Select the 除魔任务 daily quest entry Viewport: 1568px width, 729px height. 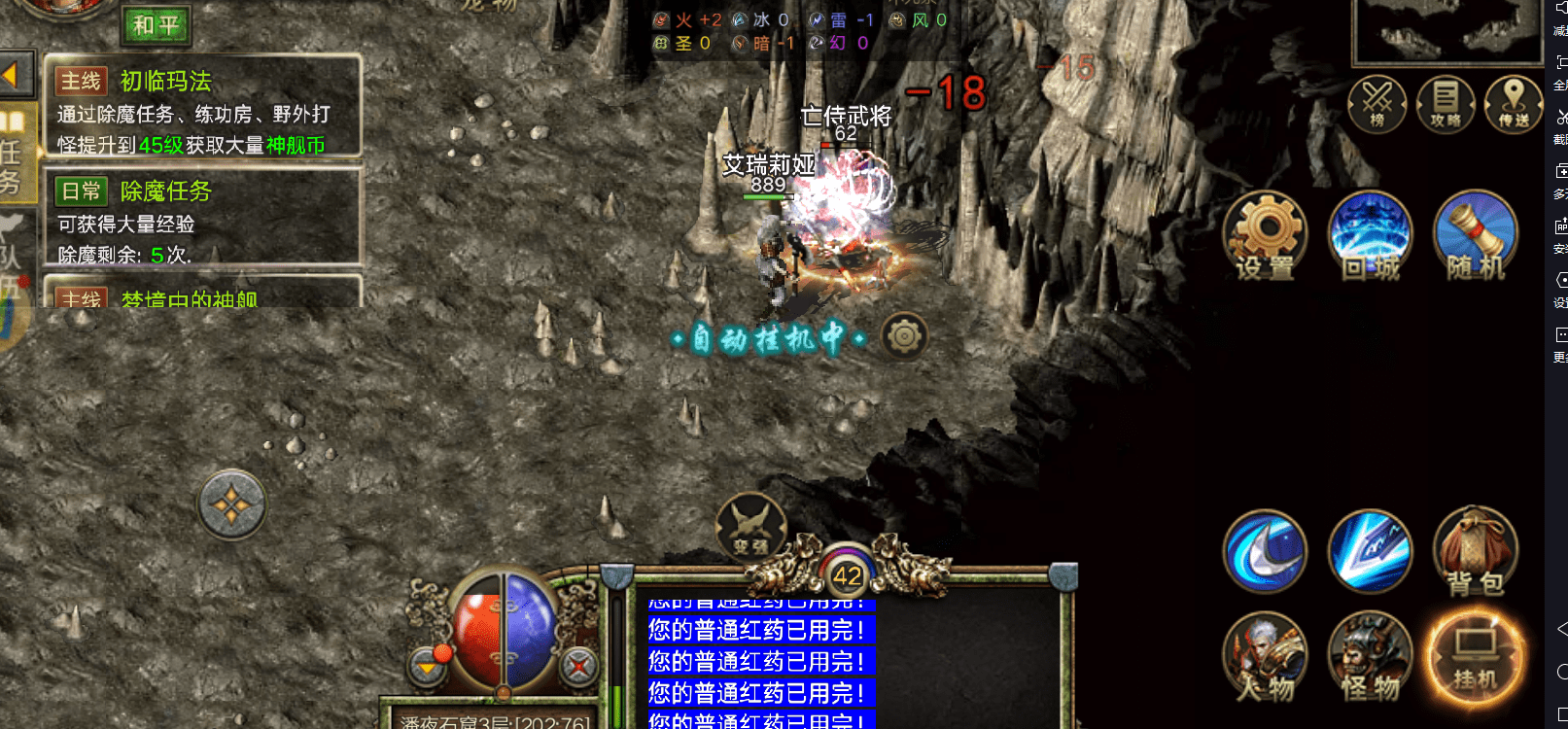coord(202,218)
